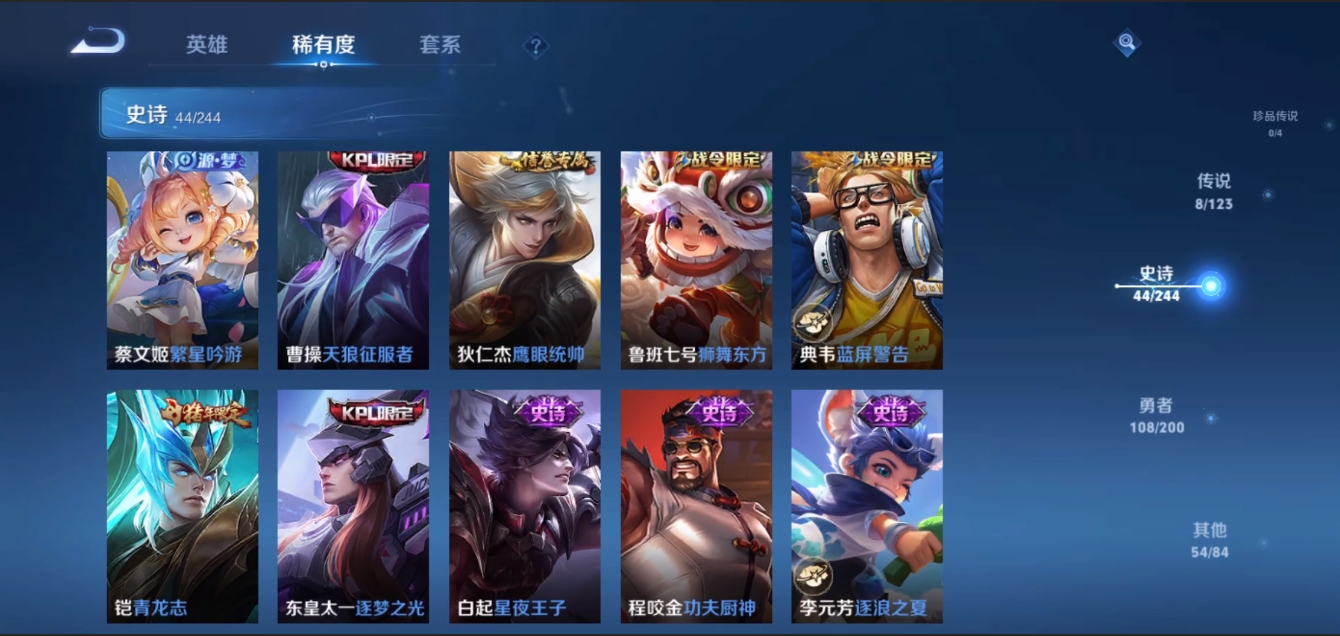Go back using the return arrow

[98, 42]
